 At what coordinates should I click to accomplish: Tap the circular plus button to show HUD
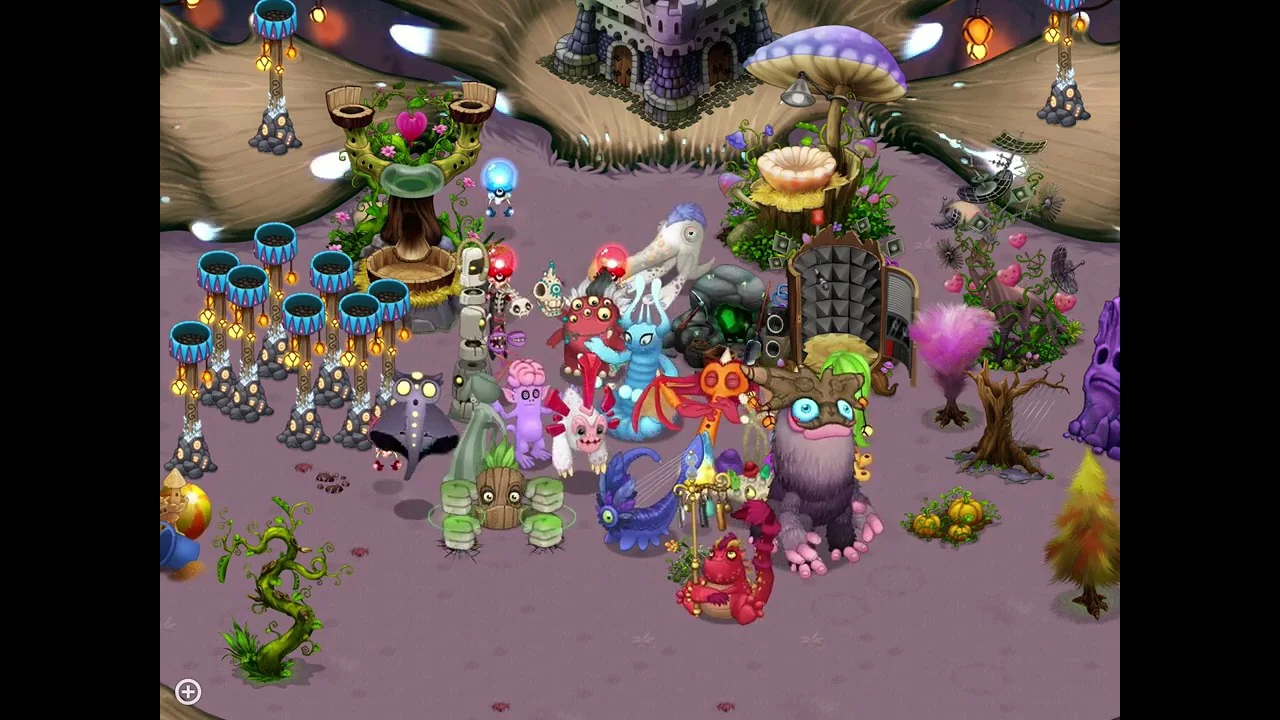click(188, 691)
